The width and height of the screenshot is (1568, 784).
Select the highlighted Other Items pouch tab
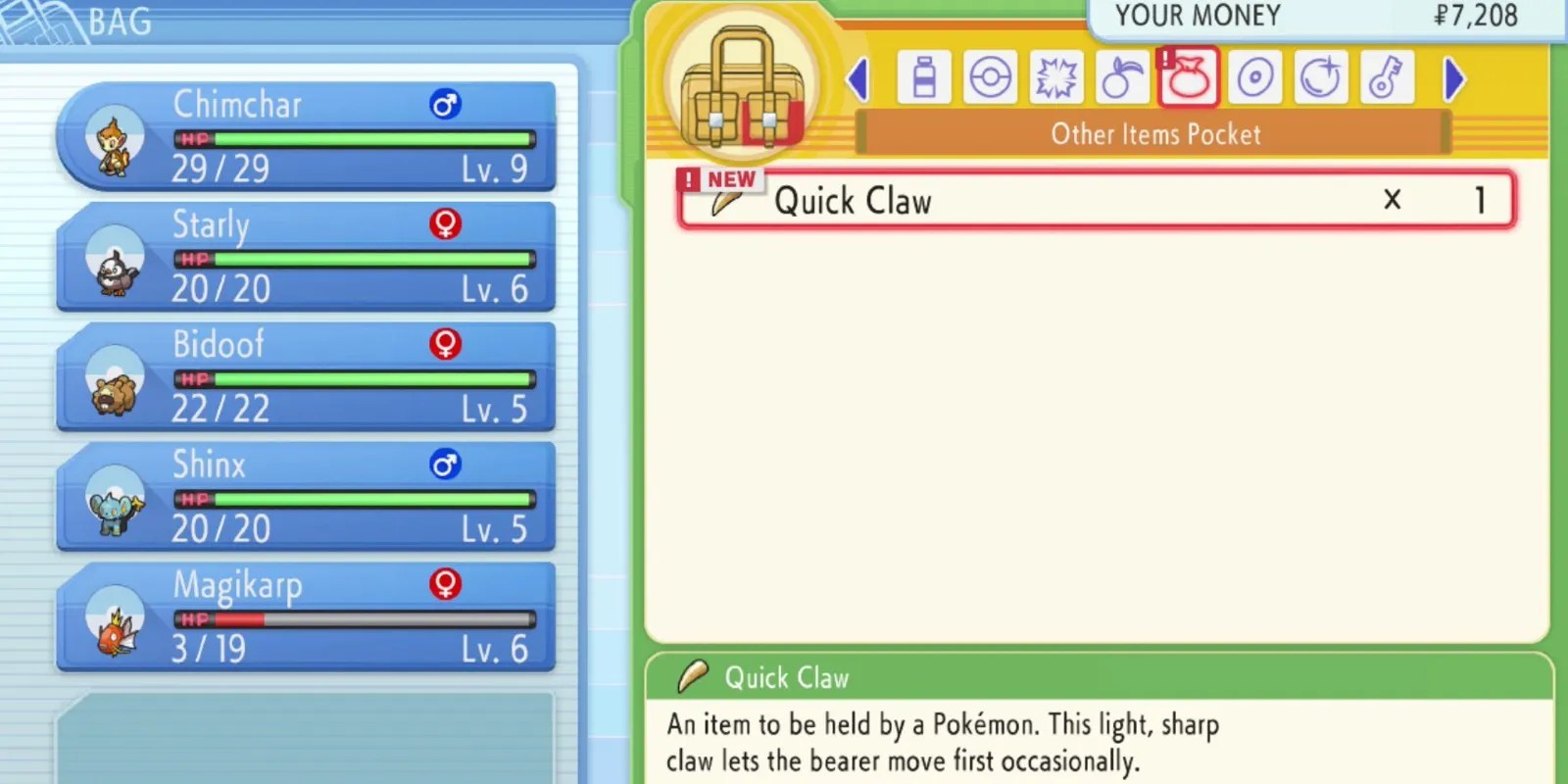tap(1188, 76)
